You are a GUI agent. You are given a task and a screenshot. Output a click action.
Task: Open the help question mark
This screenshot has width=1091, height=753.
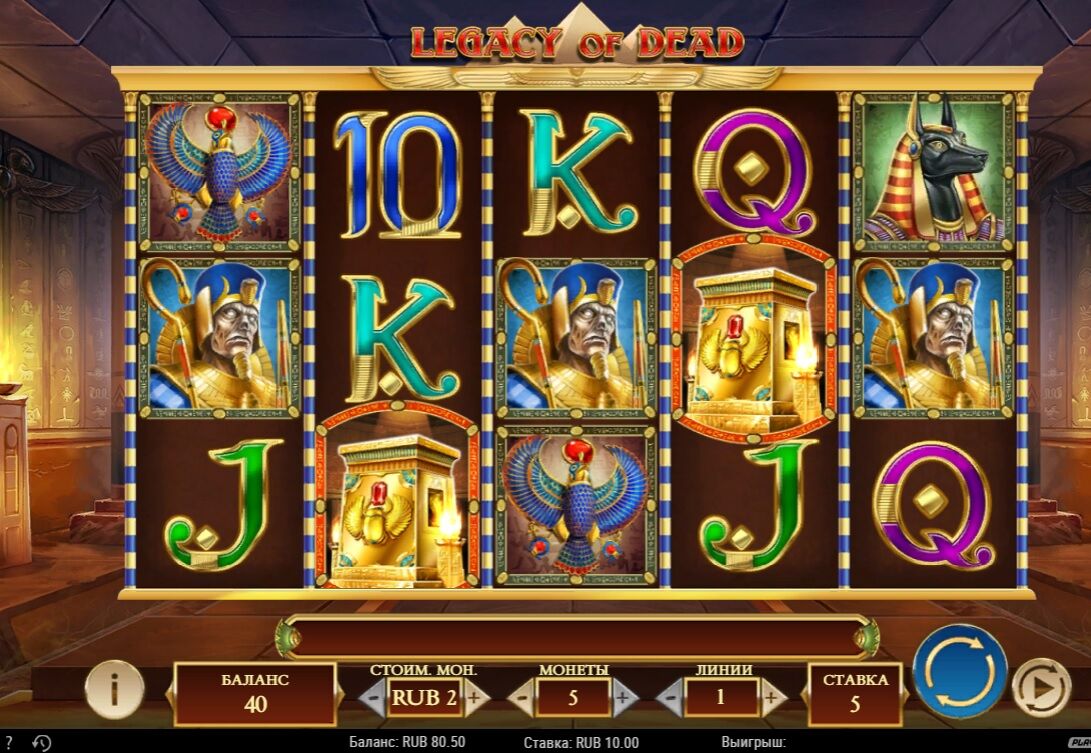[10, 743]
